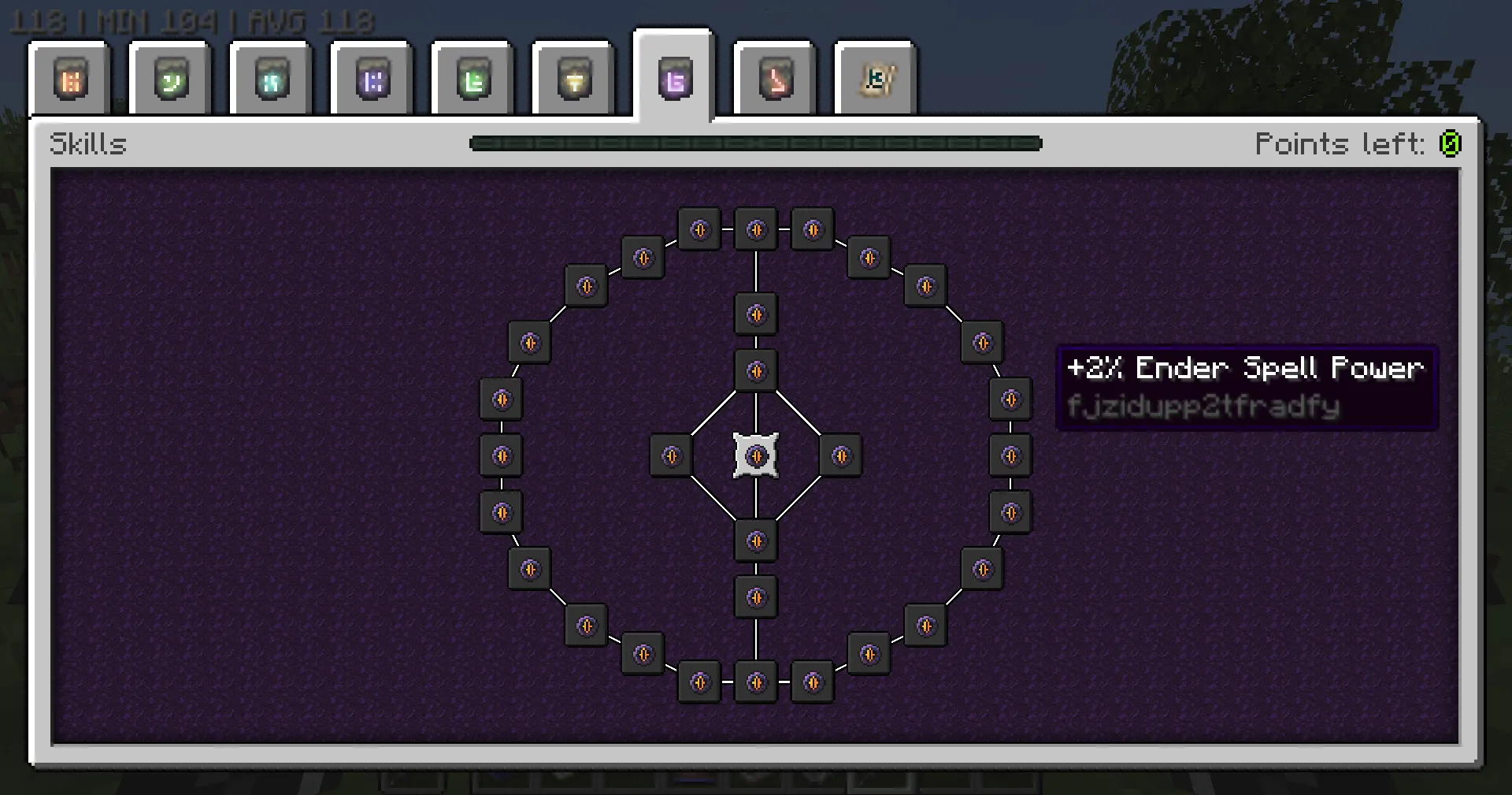This screenshot has width=1512, height=795.
Task: Select the topmost node of the skill circle
Action: click(755, 229)
